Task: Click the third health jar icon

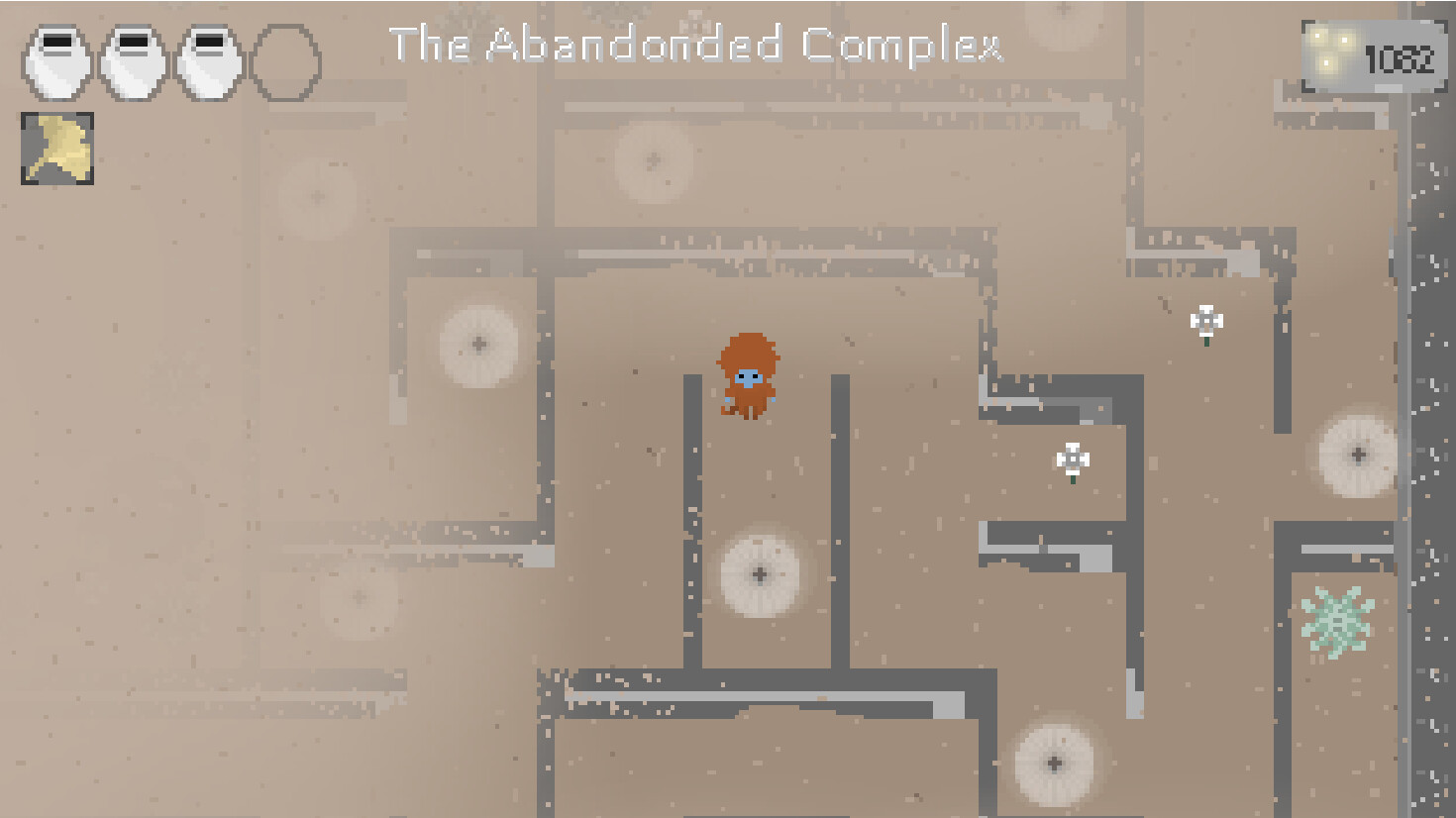Action: 206,61
